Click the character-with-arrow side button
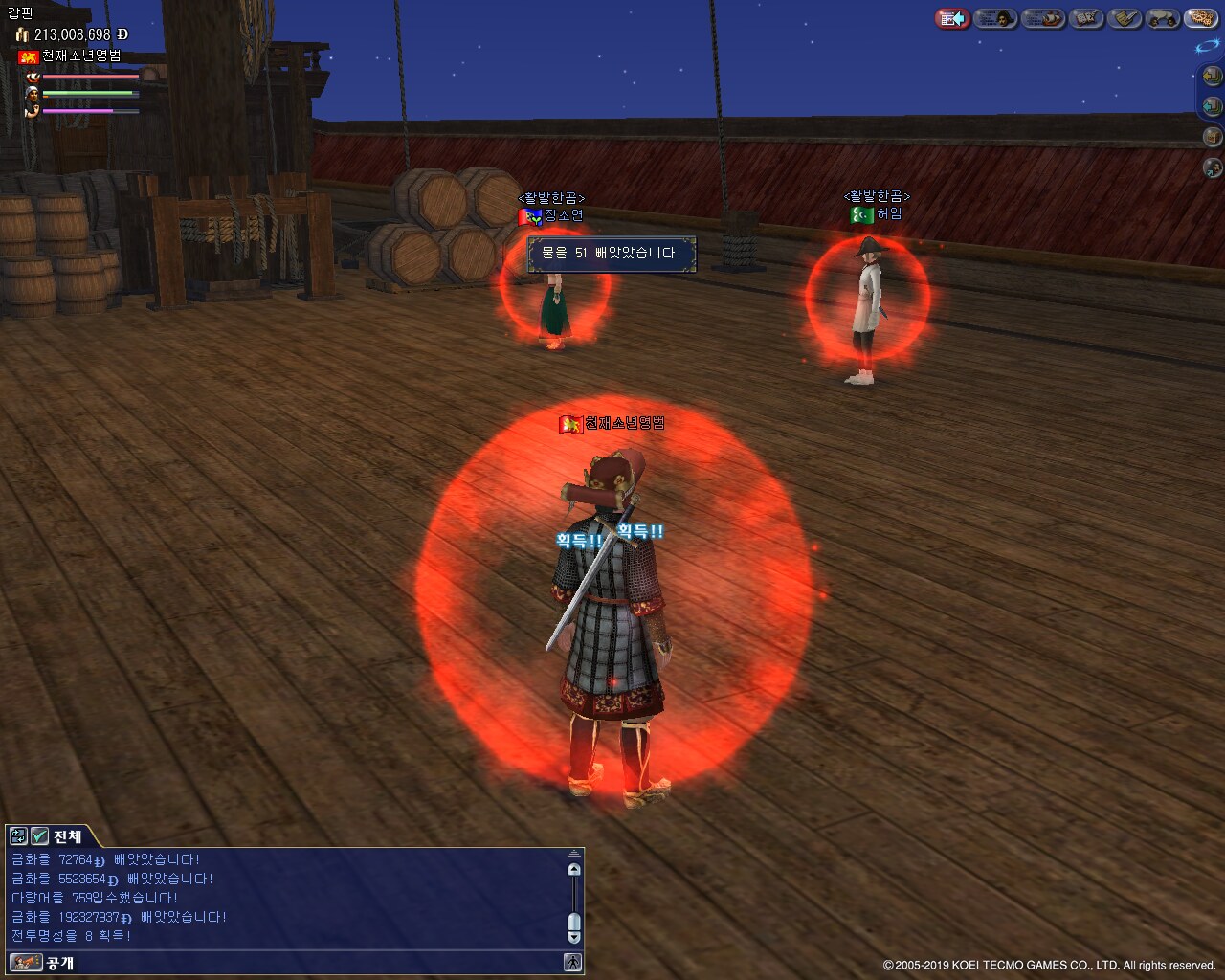1225x980 pixels. tap(1212, 168)
